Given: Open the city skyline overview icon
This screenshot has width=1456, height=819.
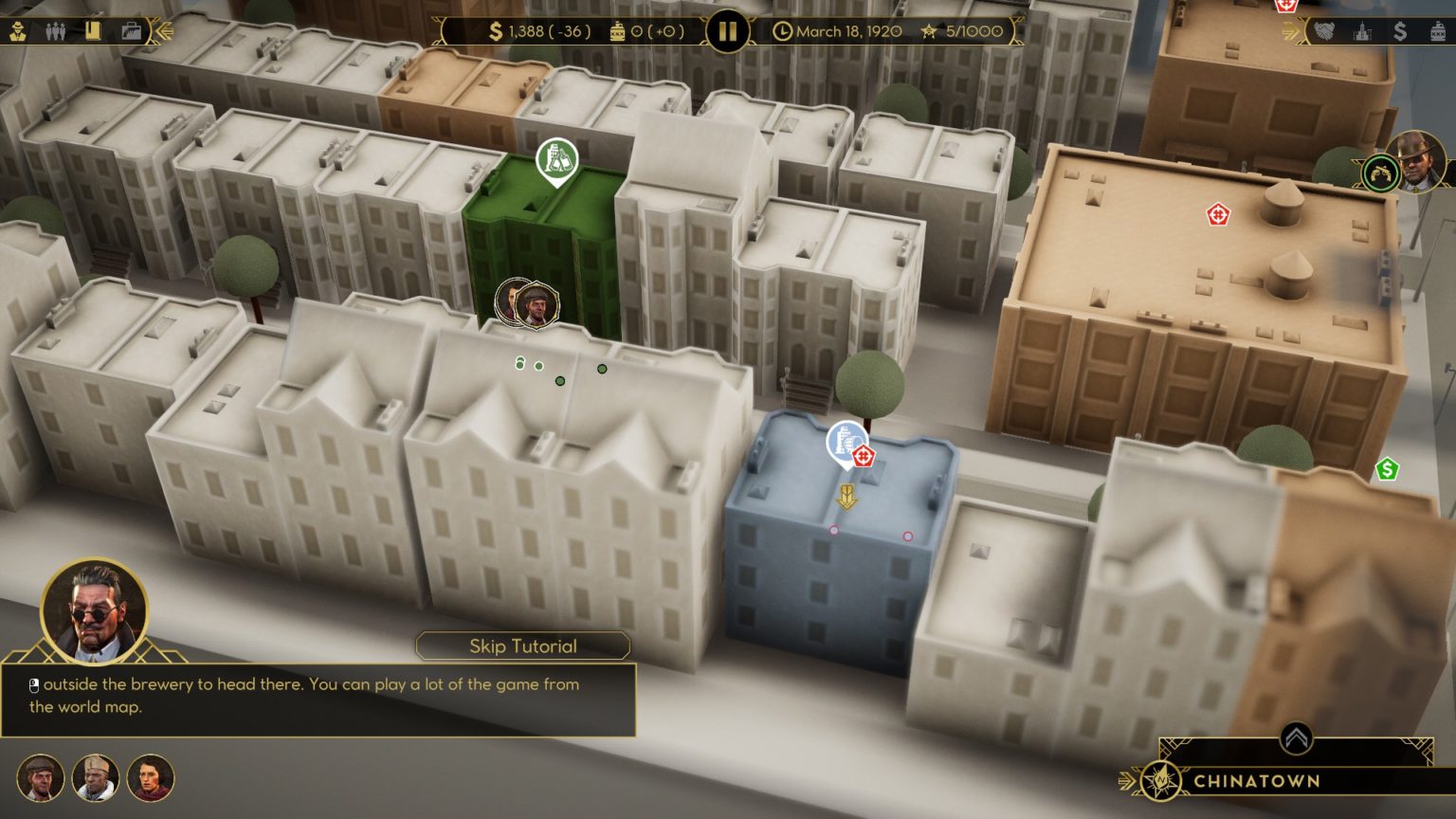Looking at the screenshot, I should click(1362, 31).
